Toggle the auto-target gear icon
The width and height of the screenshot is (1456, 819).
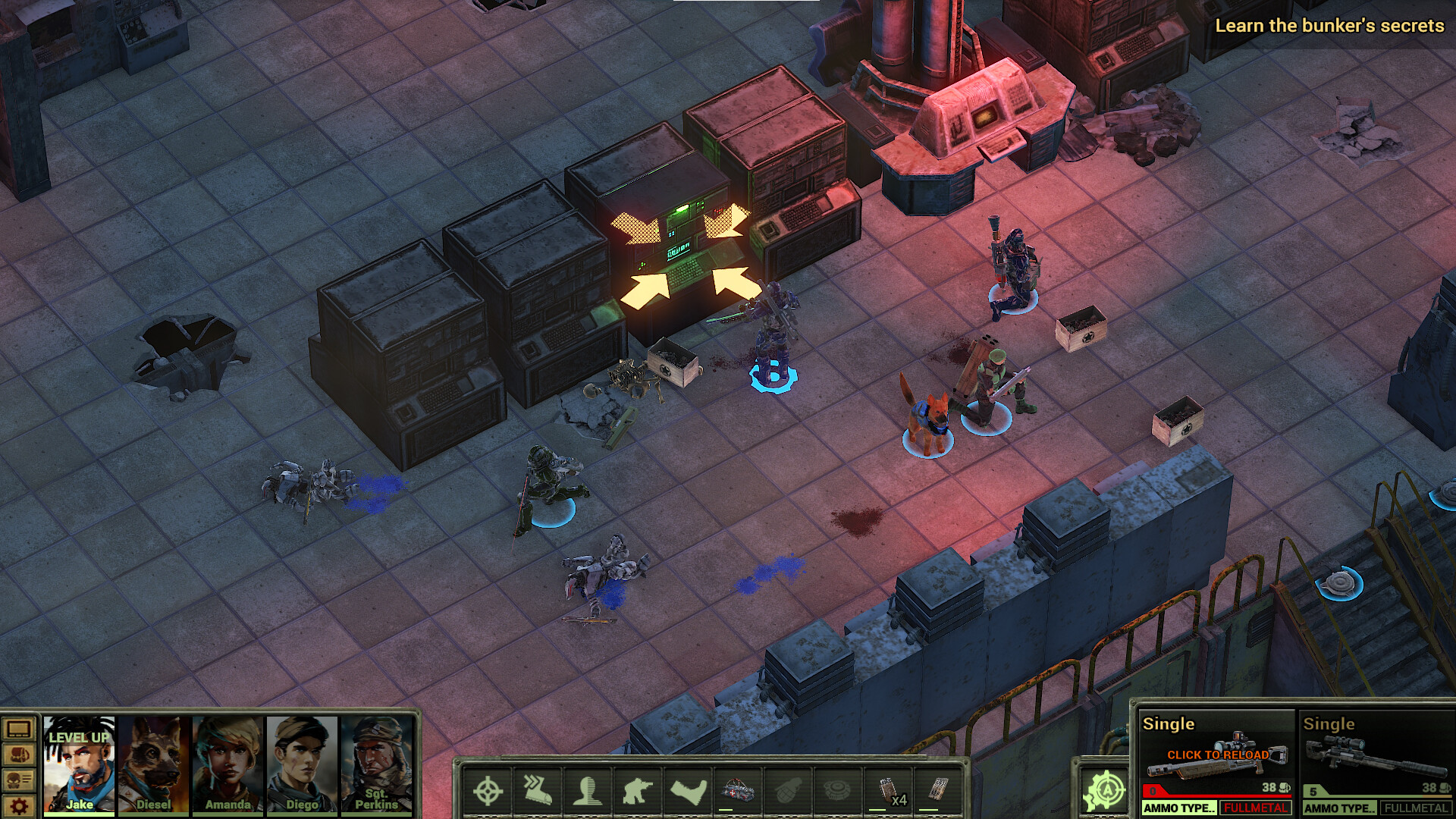pos(1105,791)
